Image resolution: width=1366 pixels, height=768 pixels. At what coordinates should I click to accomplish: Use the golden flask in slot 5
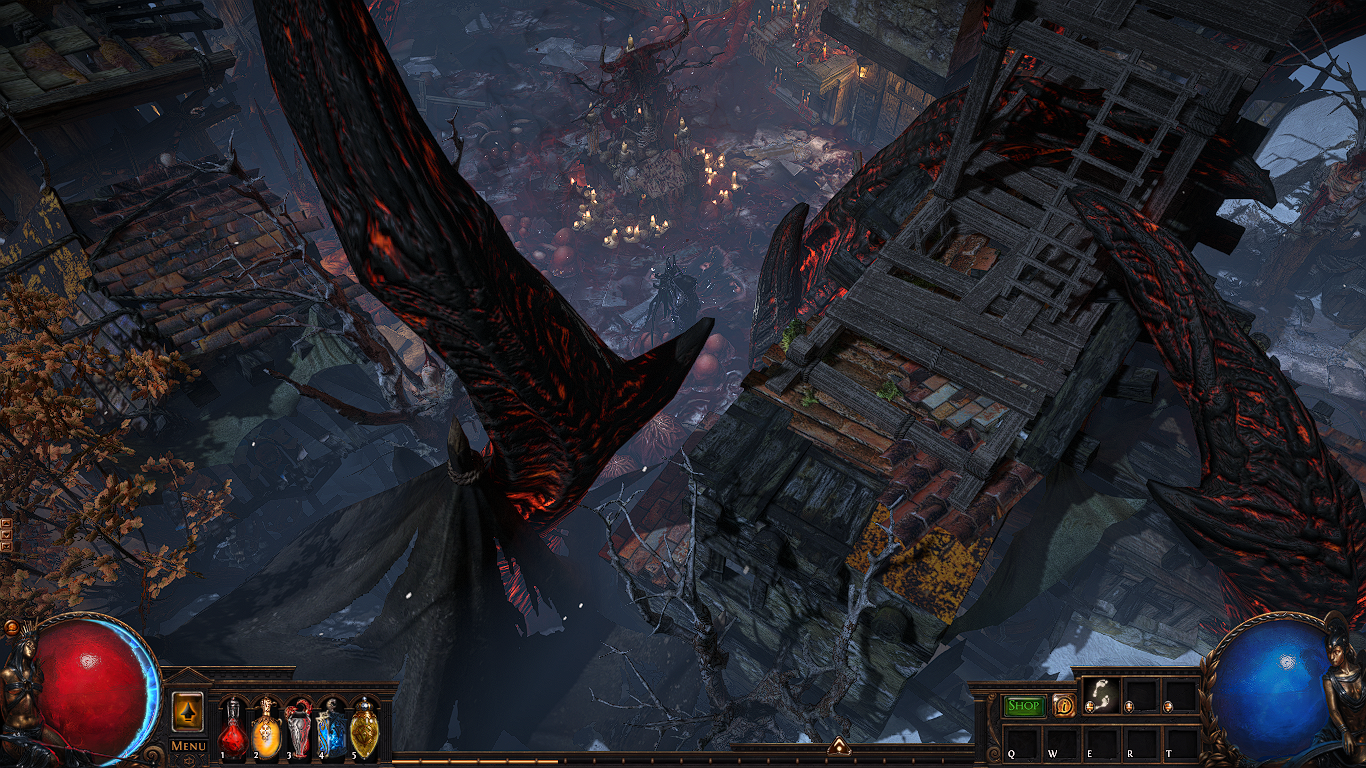pyautogui.click(x=365, y=729)
